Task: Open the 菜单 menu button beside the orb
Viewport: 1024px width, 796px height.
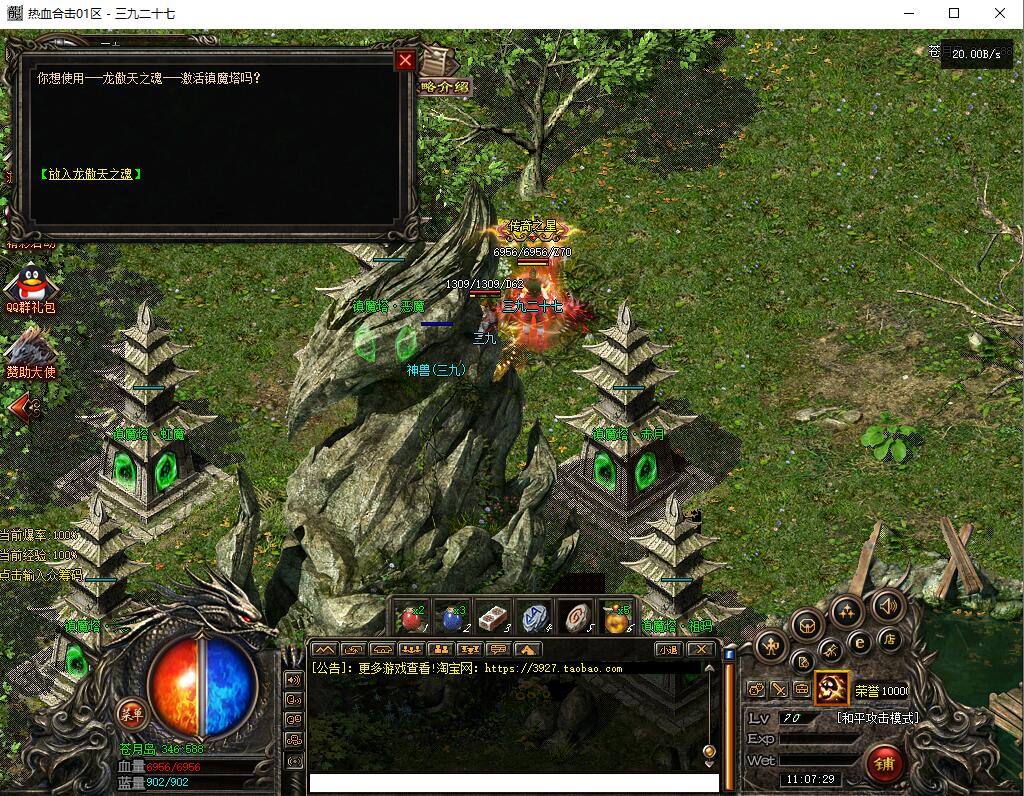Action: [x=130, y=713]
